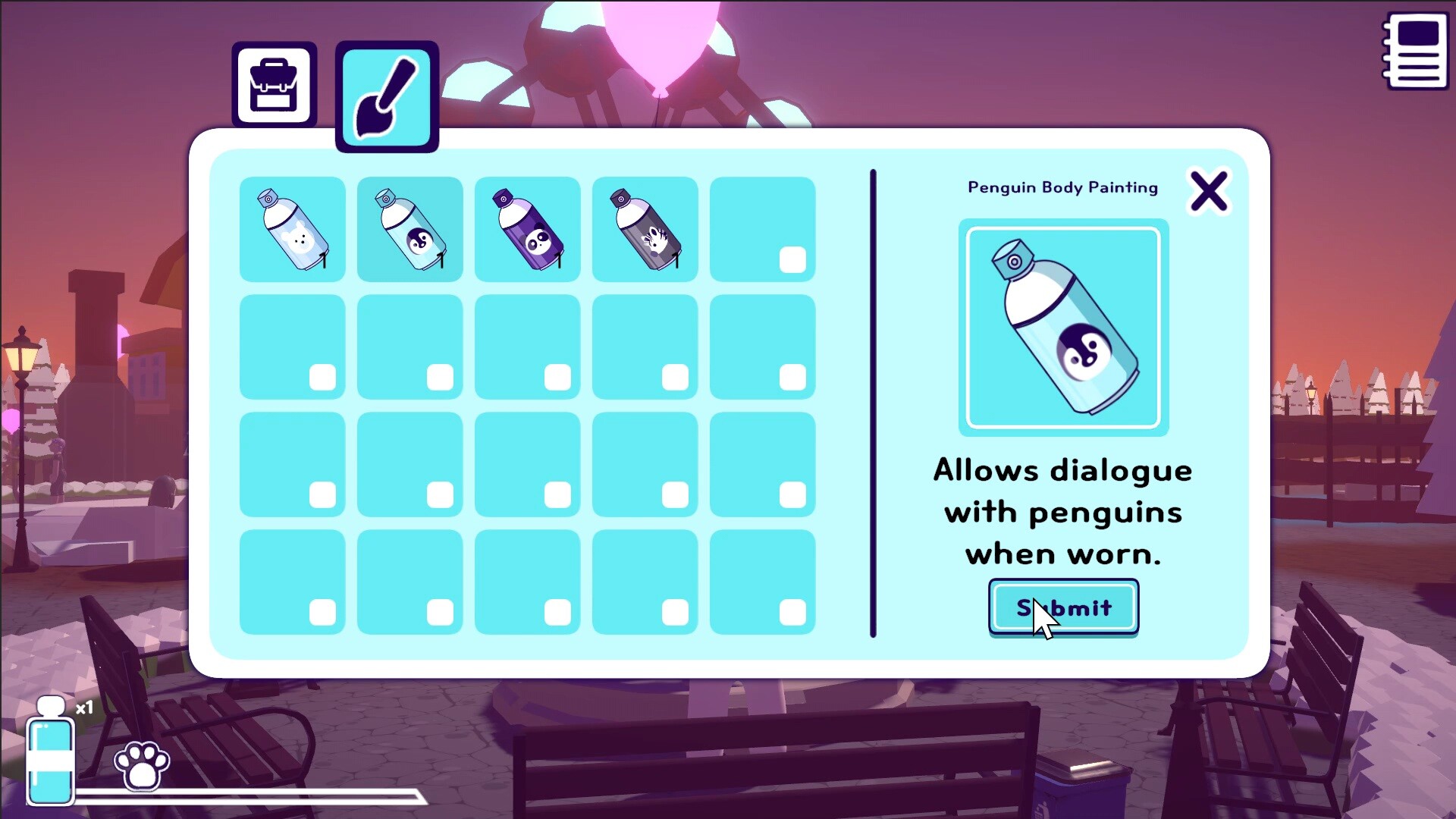Image resolution: width=1456 pixels, height=819 pixels.
Task: Tick the checkbox in the first empty top-row slot
Action: click(x=793, y=259)
